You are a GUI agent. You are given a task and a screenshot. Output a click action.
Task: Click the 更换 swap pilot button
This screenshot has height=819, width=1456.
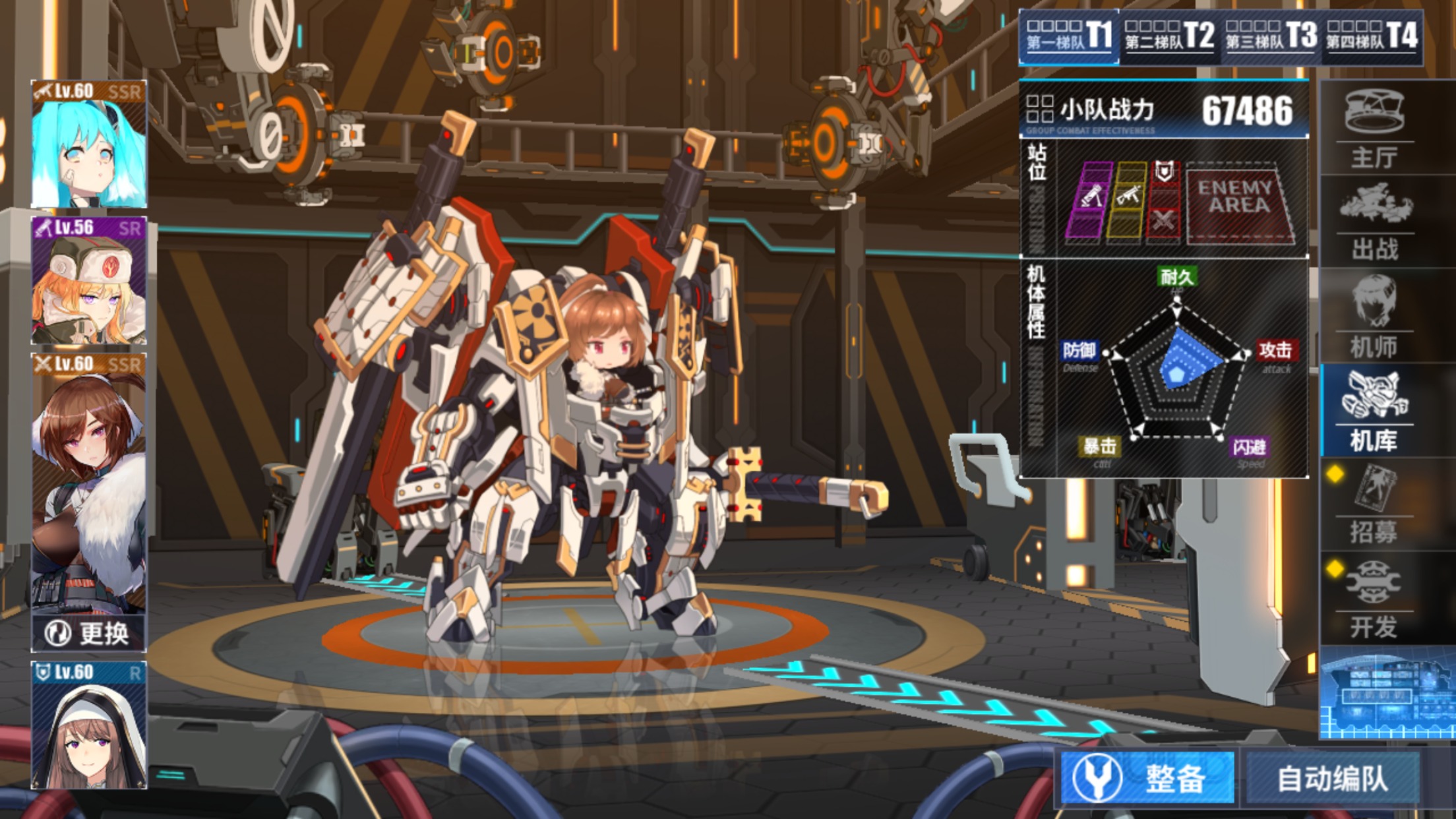coord(89,634)
